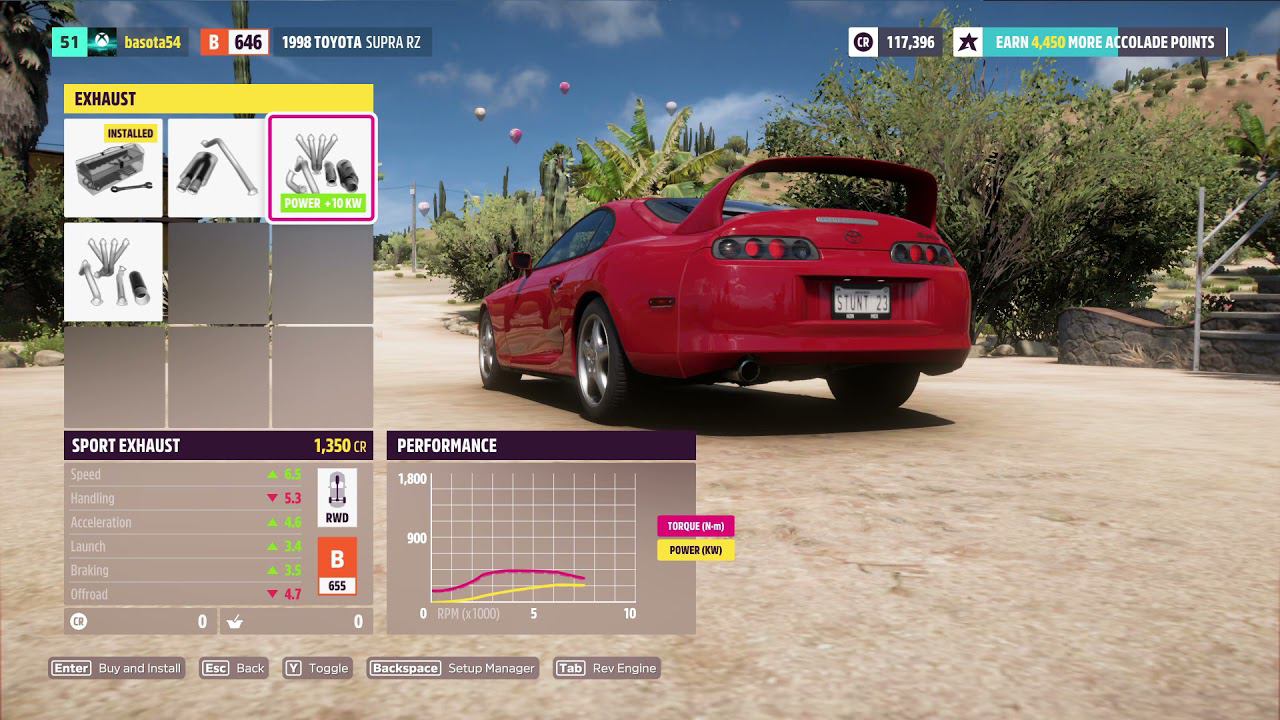The image size is (1280, 720).
Task: Open the Setup Manager
Action: coord(453,668)
